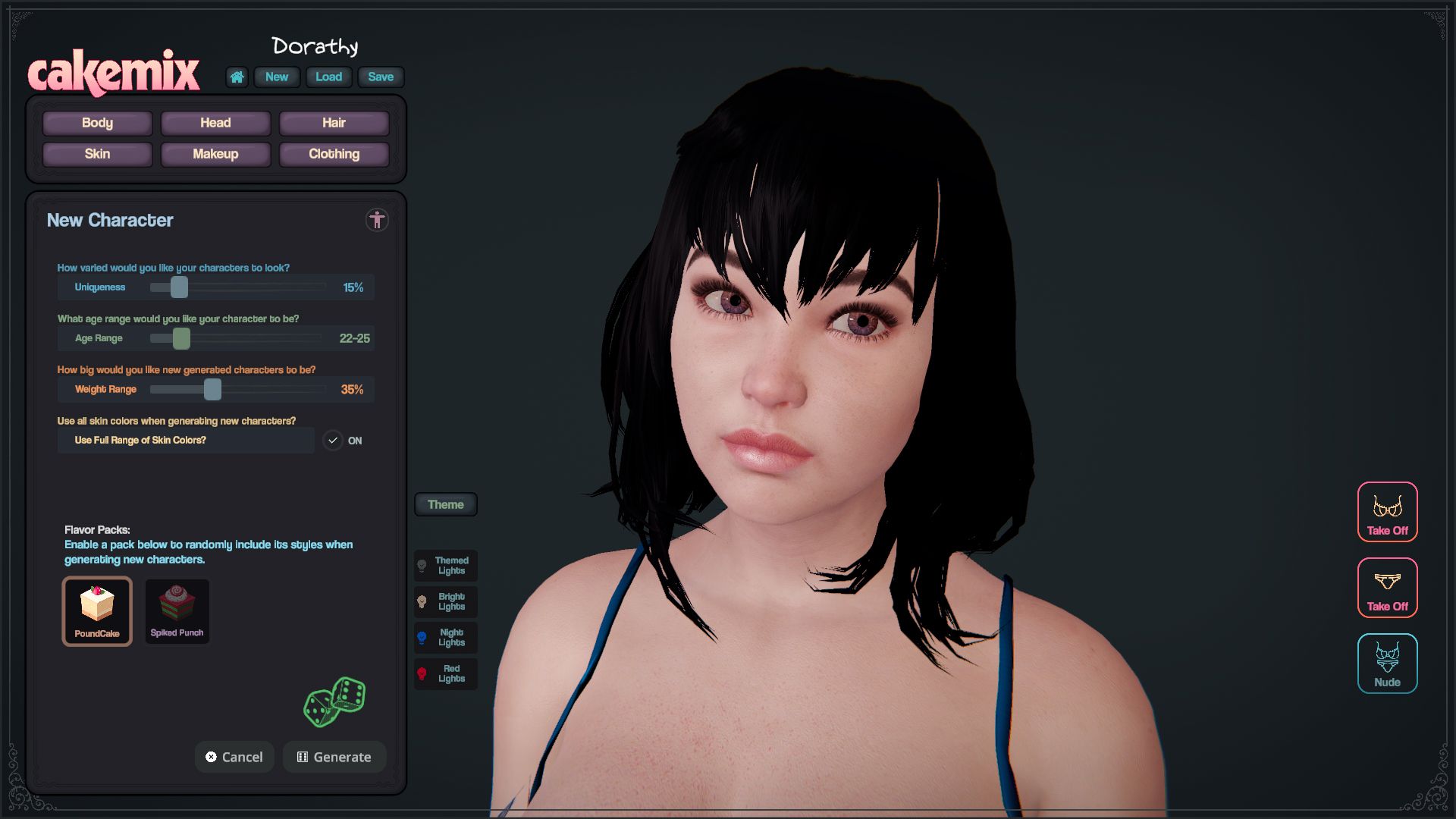This screenshot has height=819, width=1456.
Task: Cancel the New Character dialog
Action: click(234, 756)
